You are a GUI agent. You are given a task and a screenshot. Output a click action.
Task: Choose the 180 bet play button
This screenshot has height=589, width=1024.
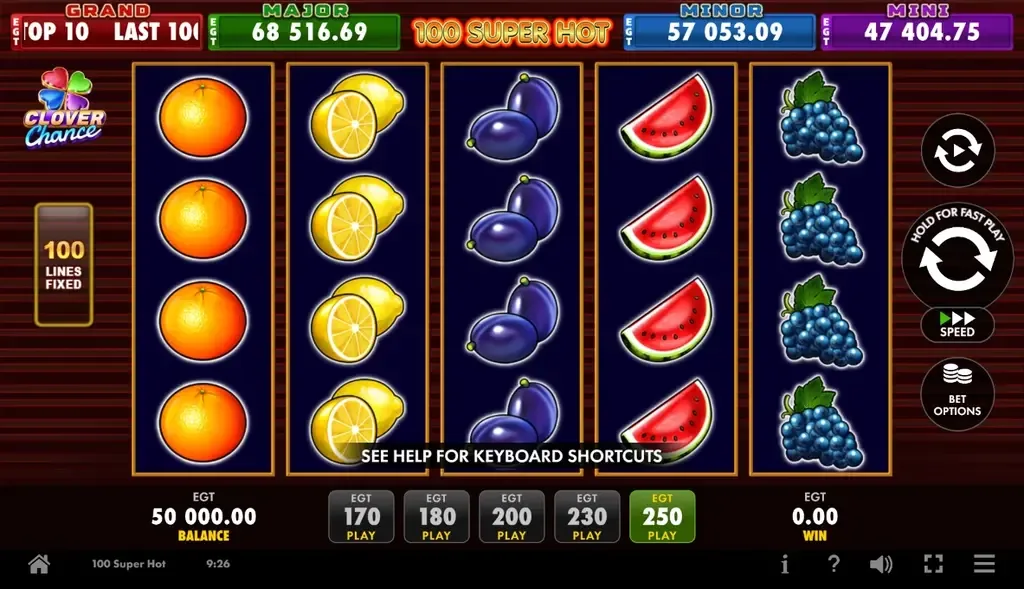tap(436, 517)
